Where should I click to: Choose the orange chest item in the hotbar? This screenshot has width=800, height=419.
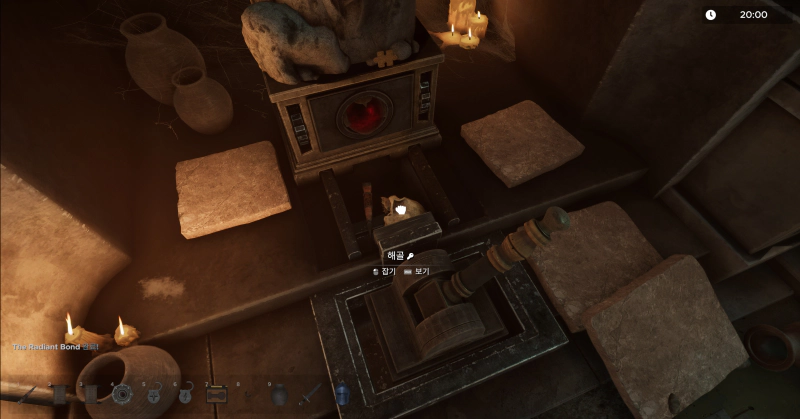(215, 395)
